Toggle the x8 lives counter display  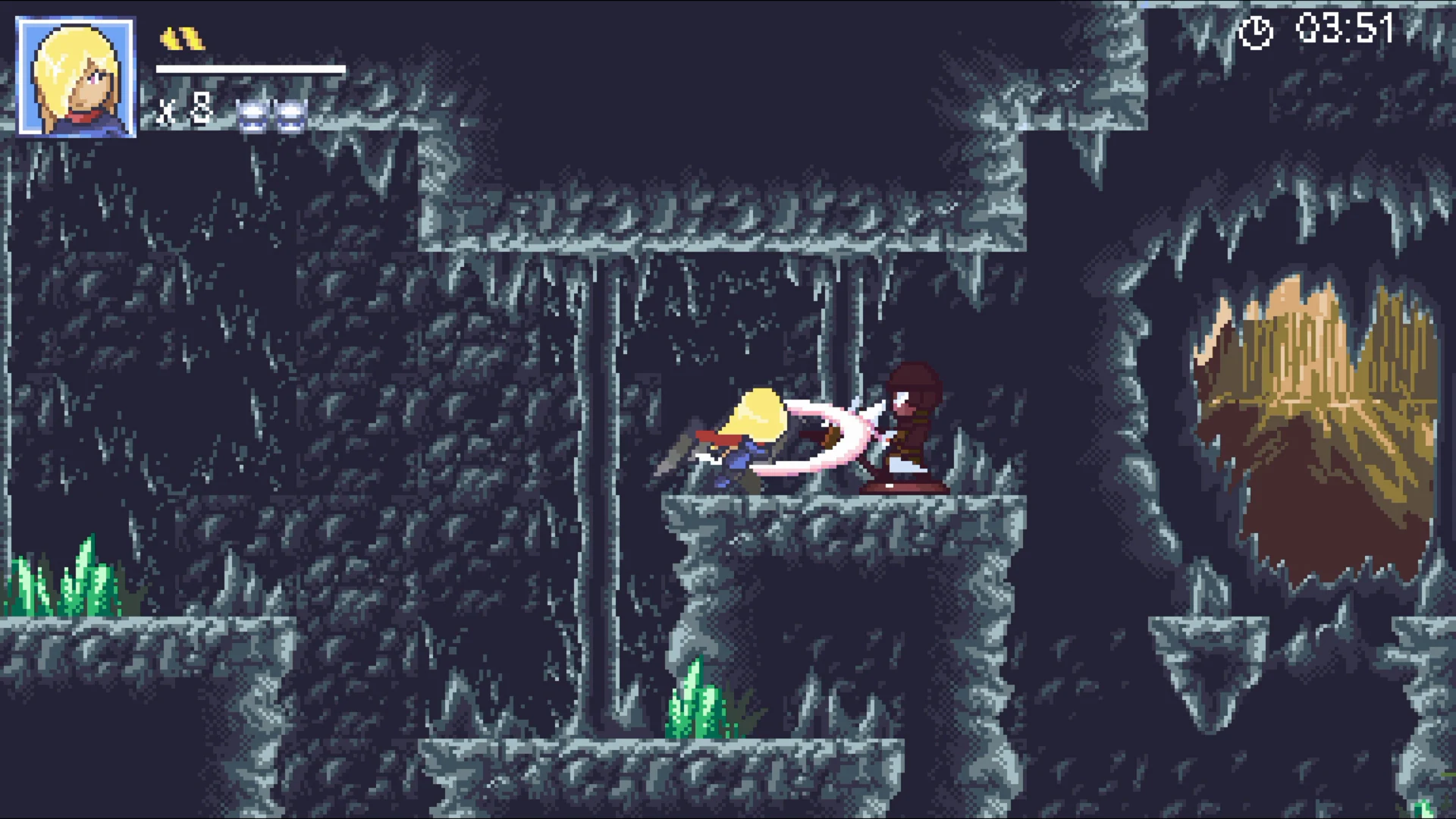point(182,110)
